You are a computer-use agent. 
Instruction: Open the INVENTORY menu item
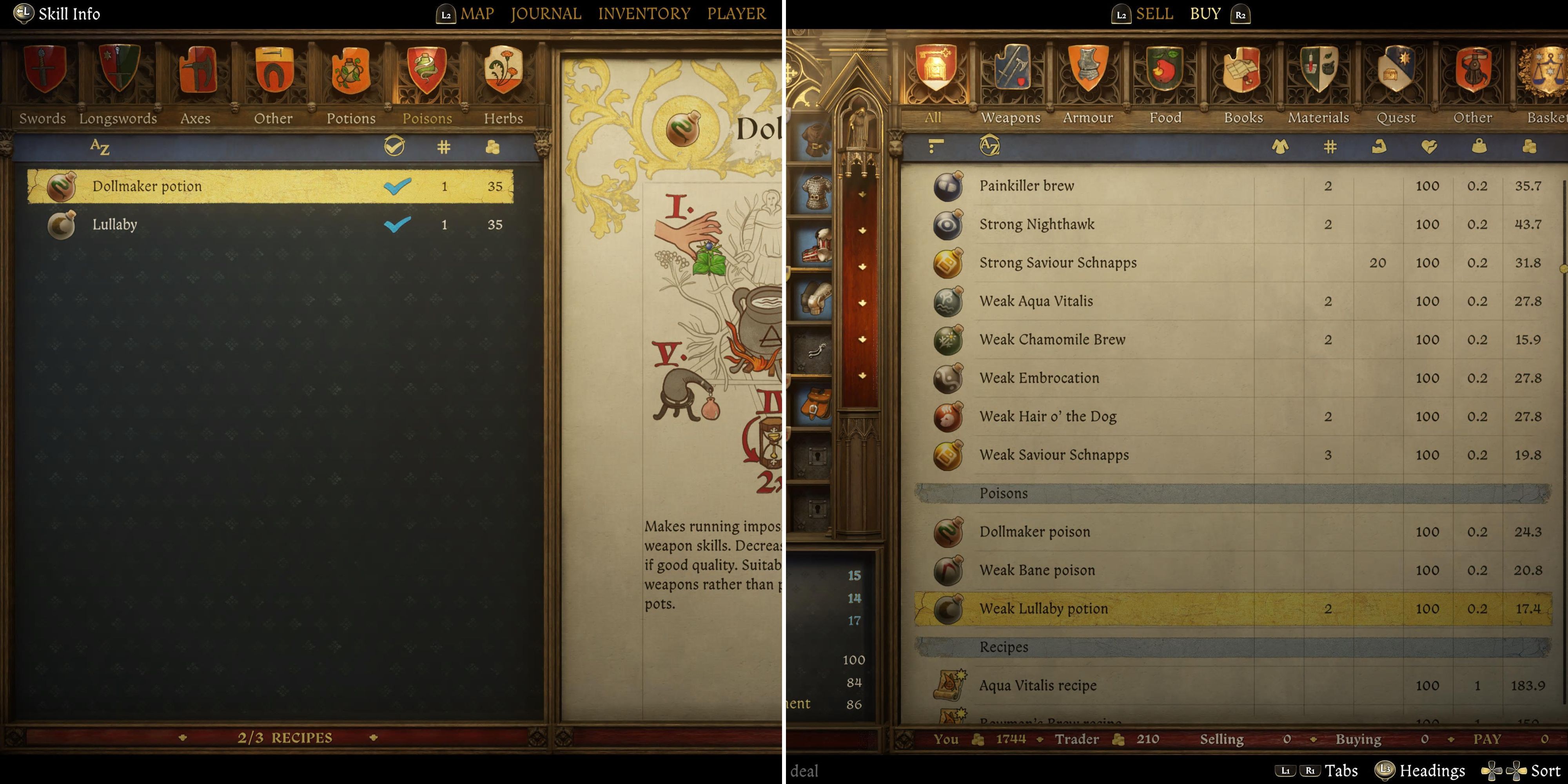click(643, 13)
